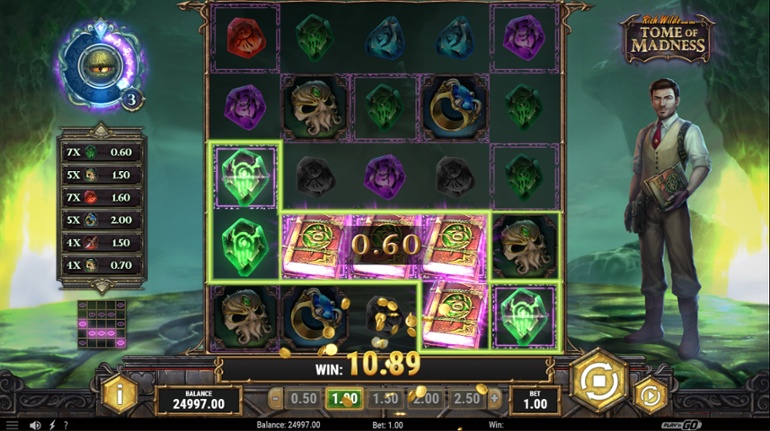Open the paytable info button
770x431 pixels.
pos(119,395)
